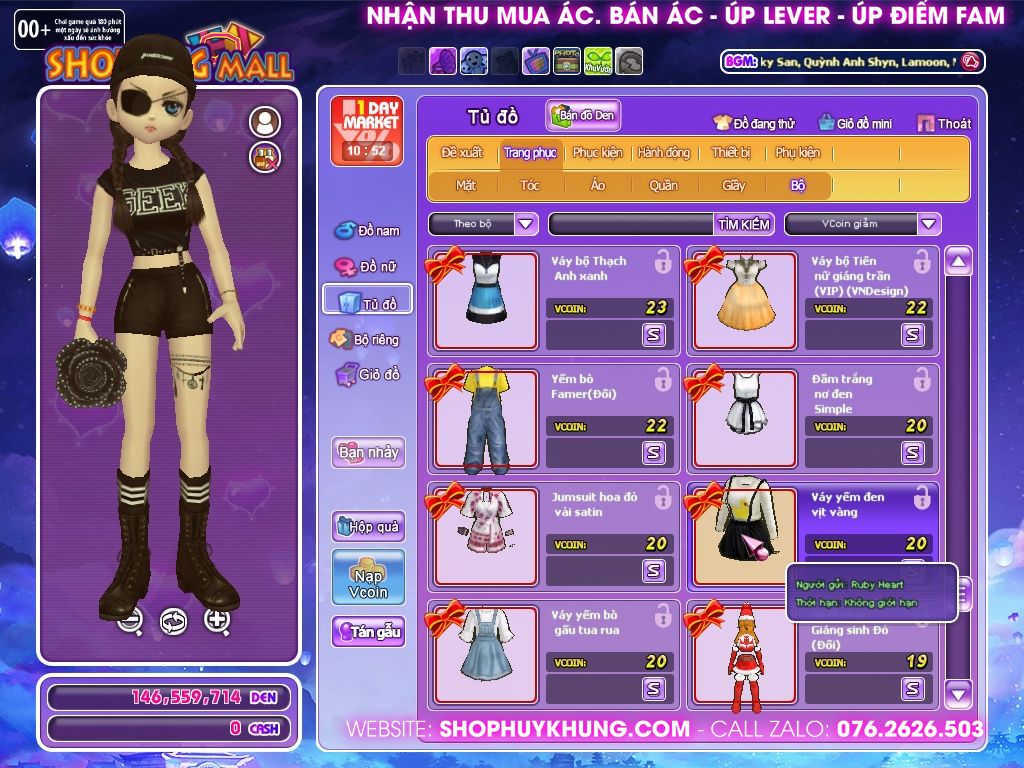Open the Hộp quà gift box
1024x768 pixels.
coord(368,527)
